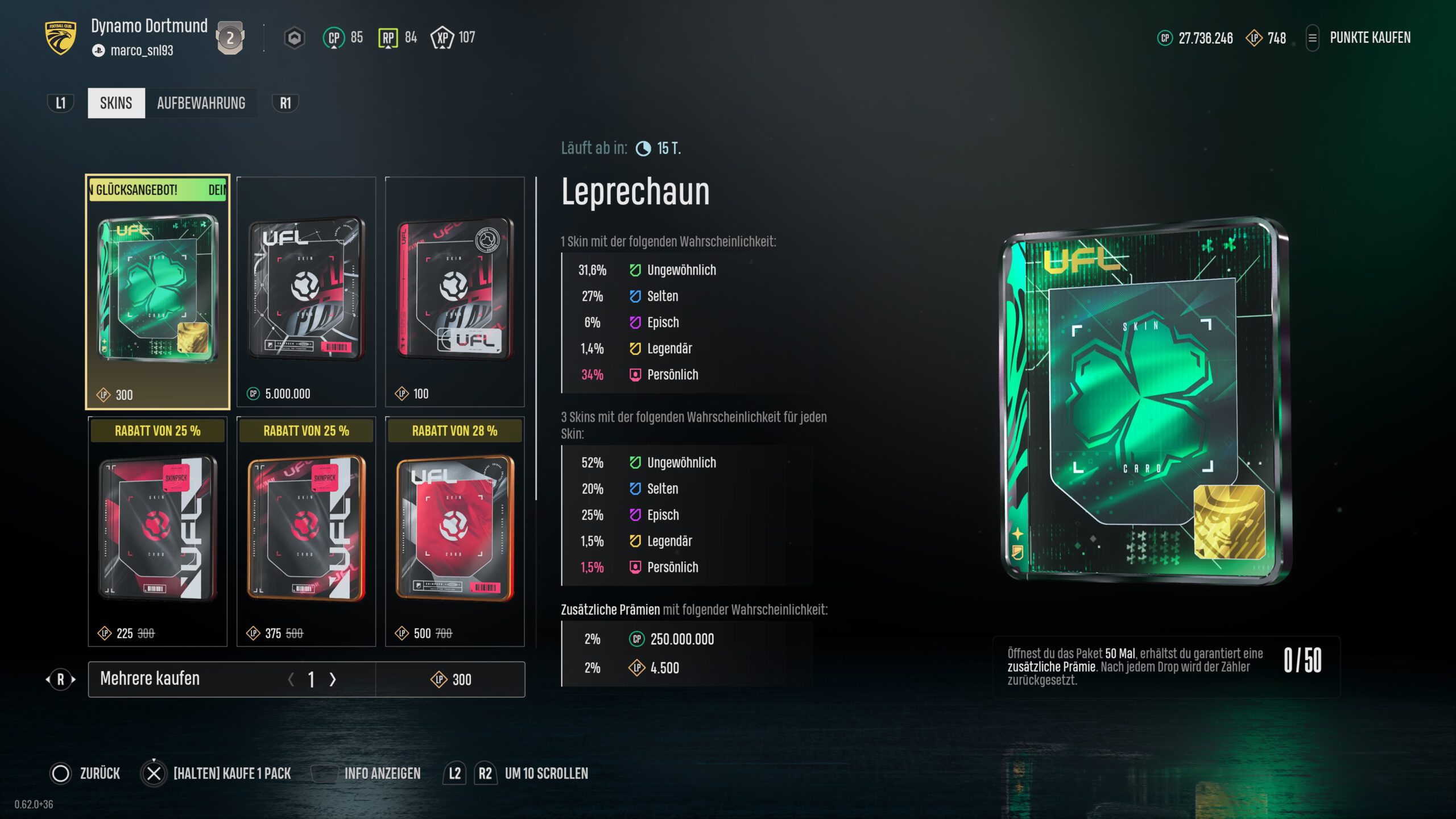Switch to the Skins tab
1456x819 pixels.
pyautogui.click(x=116, y=103)
